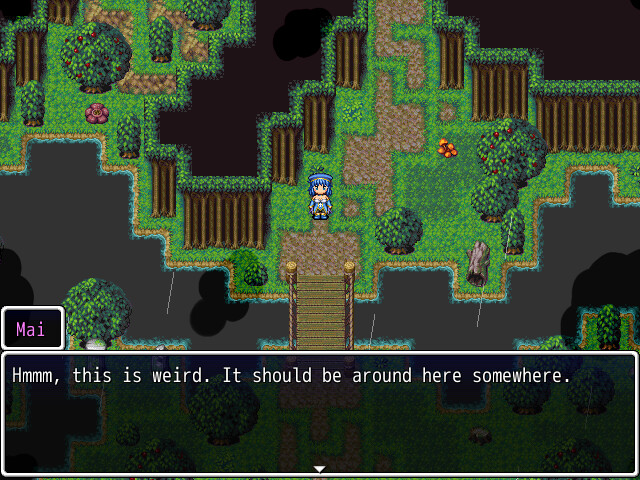Advance dialogue using the white continue arrow
The width and height of the screenshot is (640, 480).
pos(320,468)
